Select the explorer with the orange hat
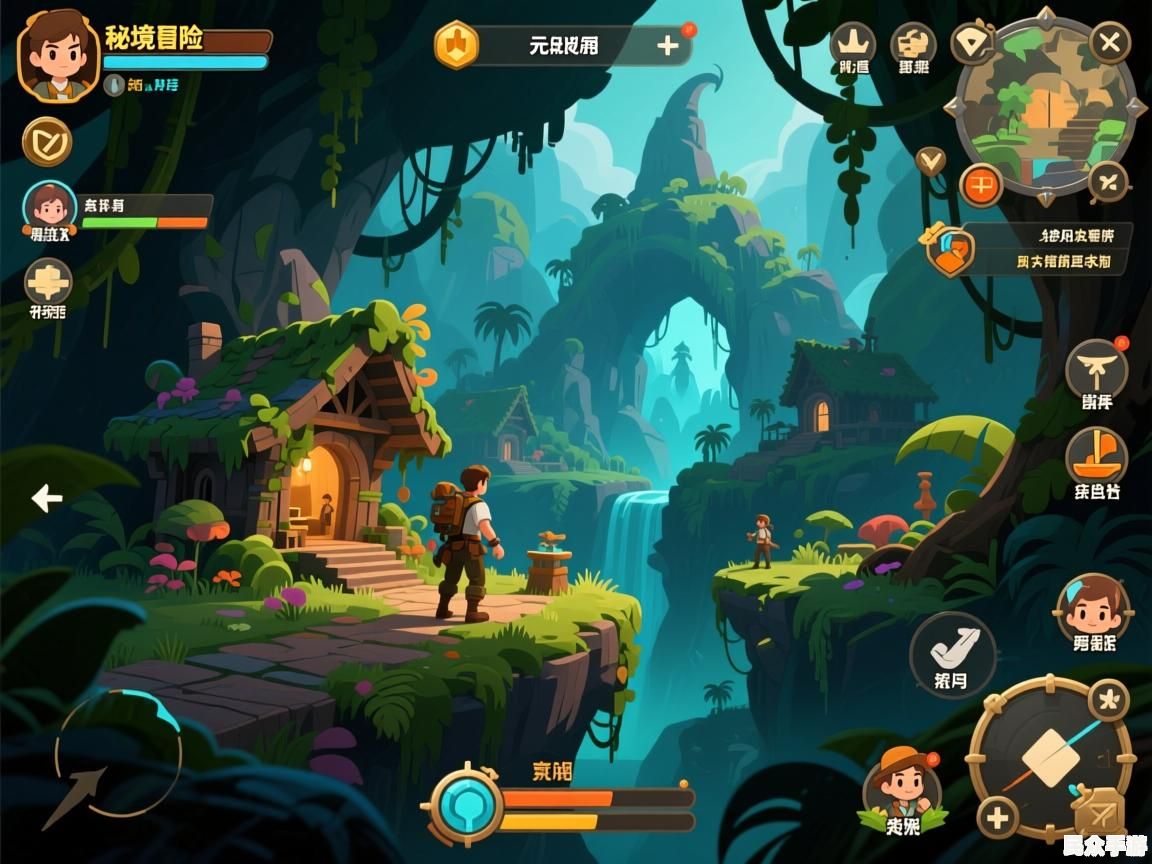The width and height of the screenshot is (1152, 864). coord(902,786)
